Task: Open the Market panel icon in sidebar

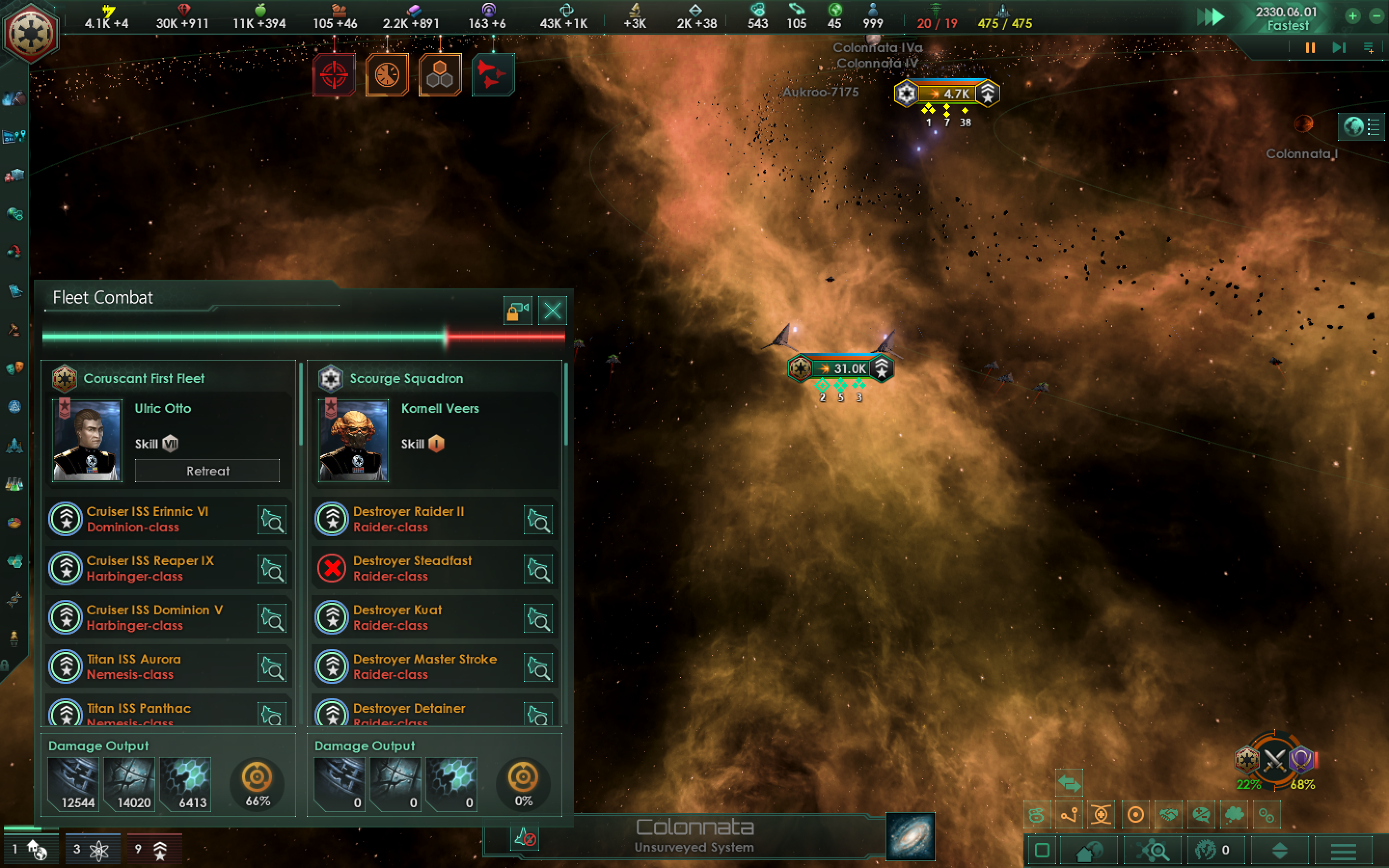Action: (14, 175)
